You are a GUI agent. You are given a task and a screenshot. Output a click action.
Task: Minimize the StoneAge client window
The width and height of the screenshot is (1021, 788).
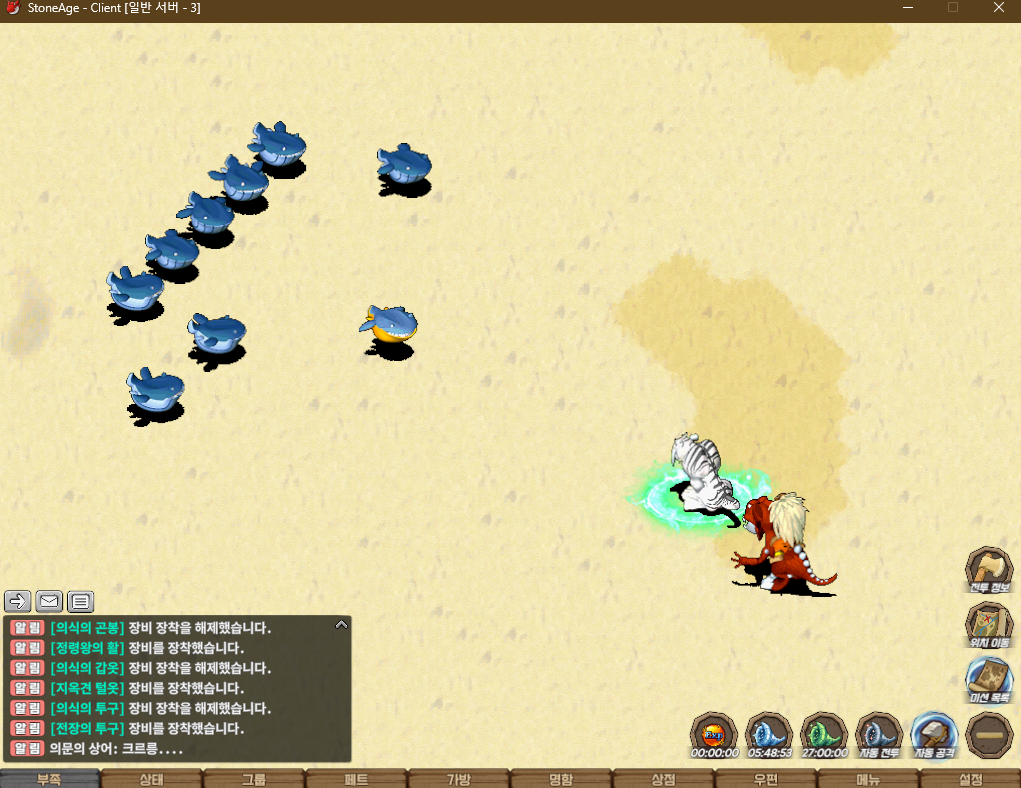(907, 8)
